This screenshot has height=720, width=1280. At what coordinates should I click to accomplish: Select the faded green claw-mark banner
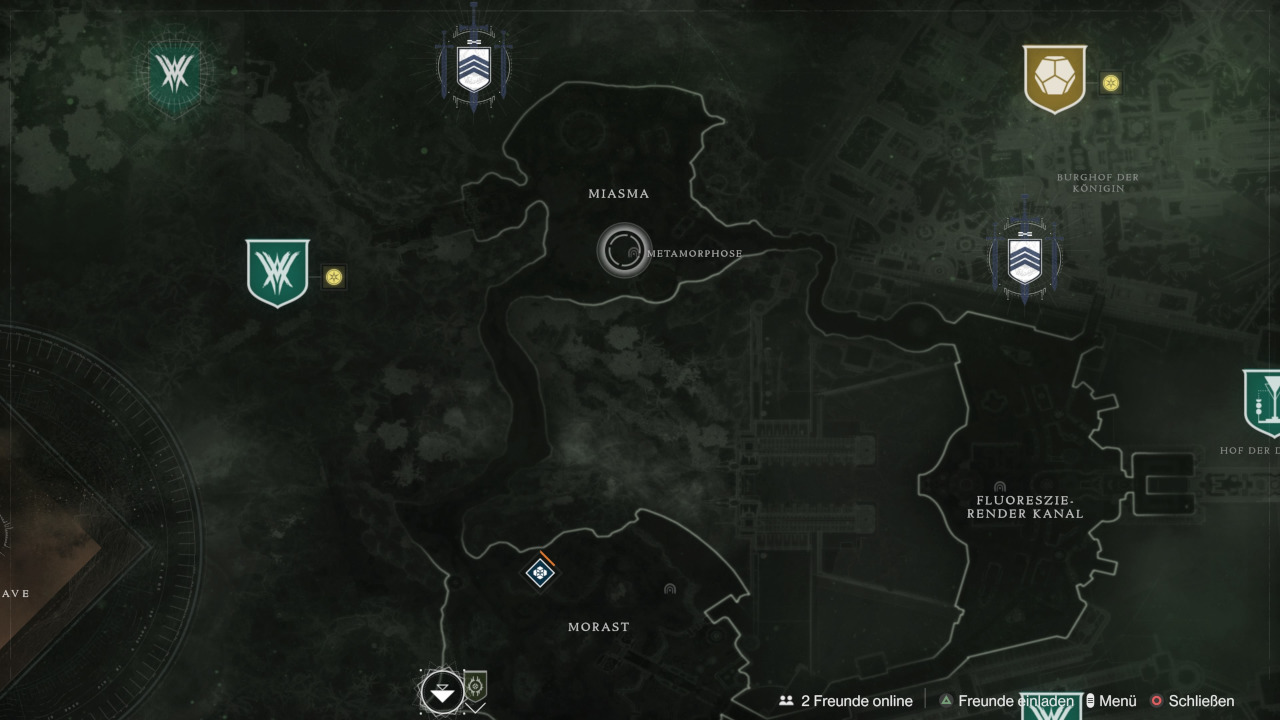coord(175,73)
